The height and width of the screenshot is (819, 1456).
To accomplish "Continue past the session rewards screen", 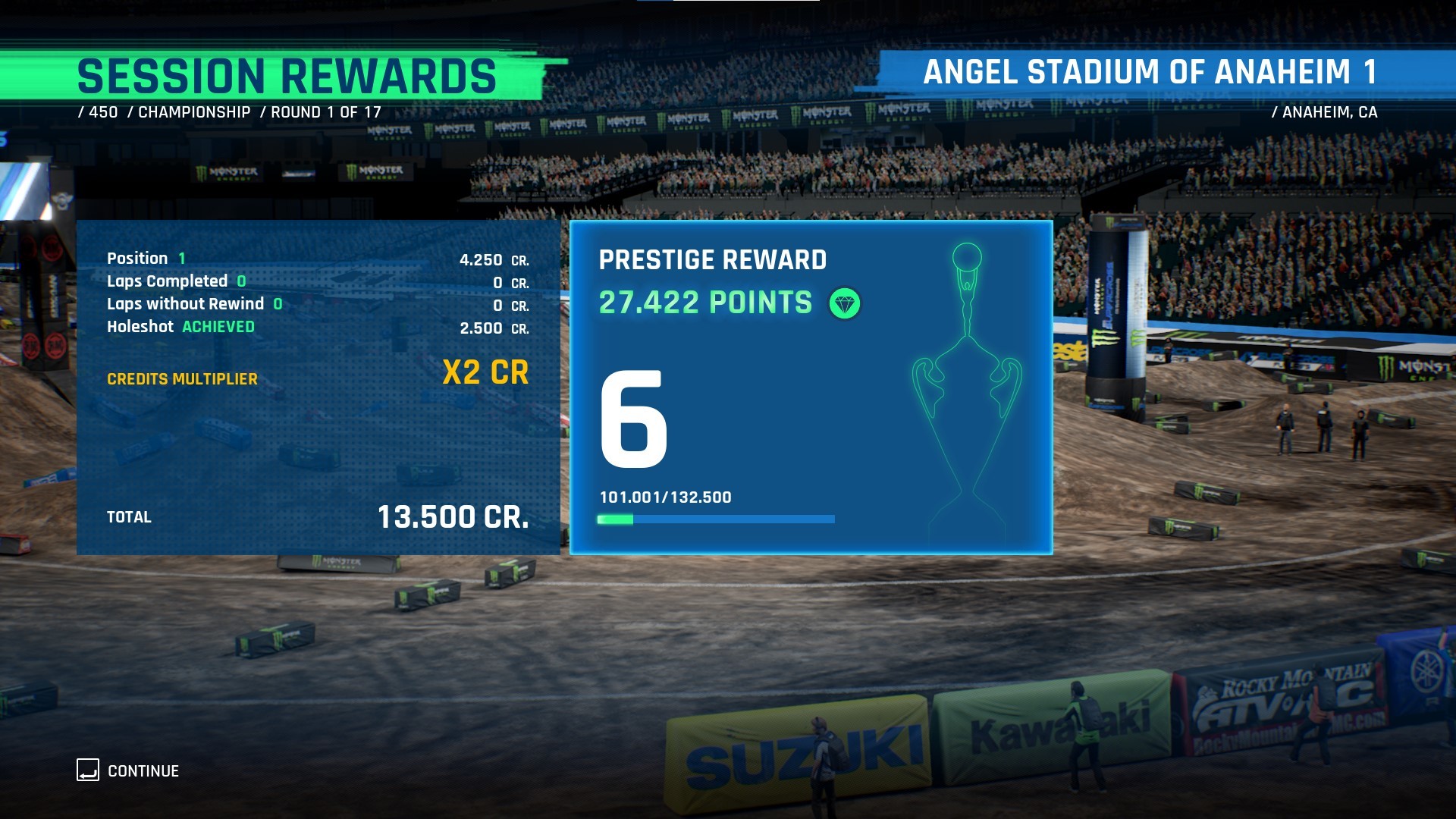I will (128, 770).
